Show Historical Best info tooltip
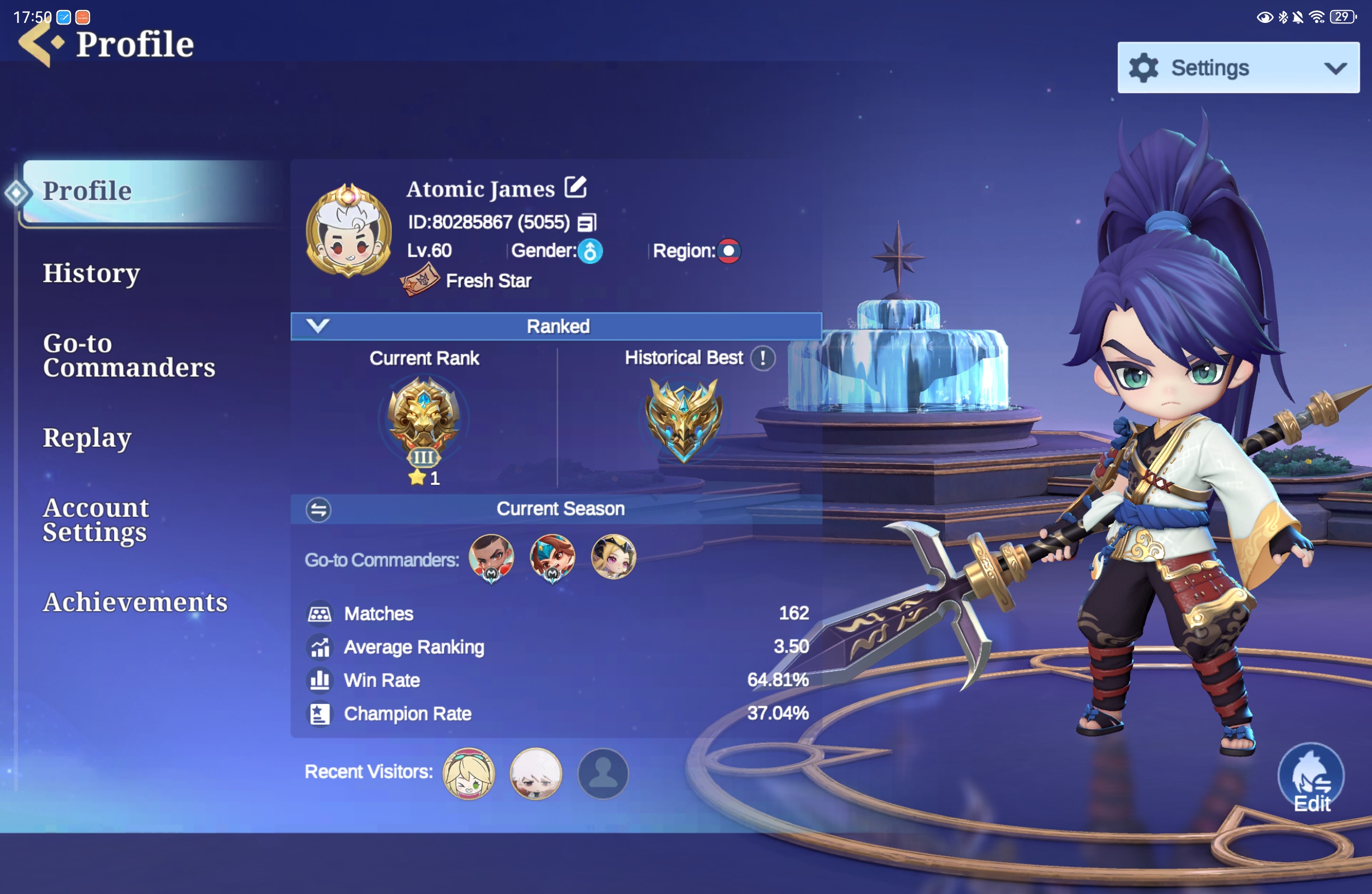 pos(763,358)
